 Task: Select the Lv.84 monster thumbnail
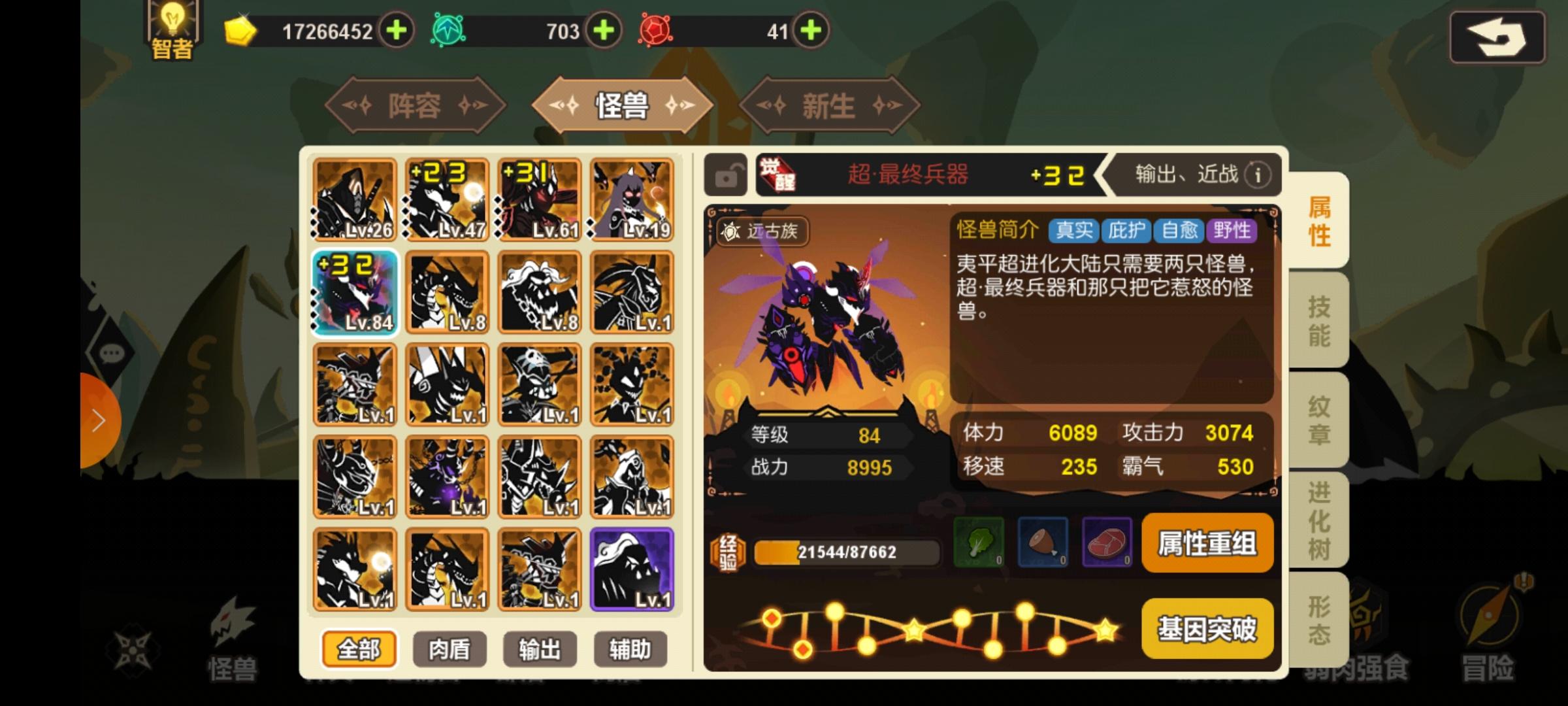[355, 293]
